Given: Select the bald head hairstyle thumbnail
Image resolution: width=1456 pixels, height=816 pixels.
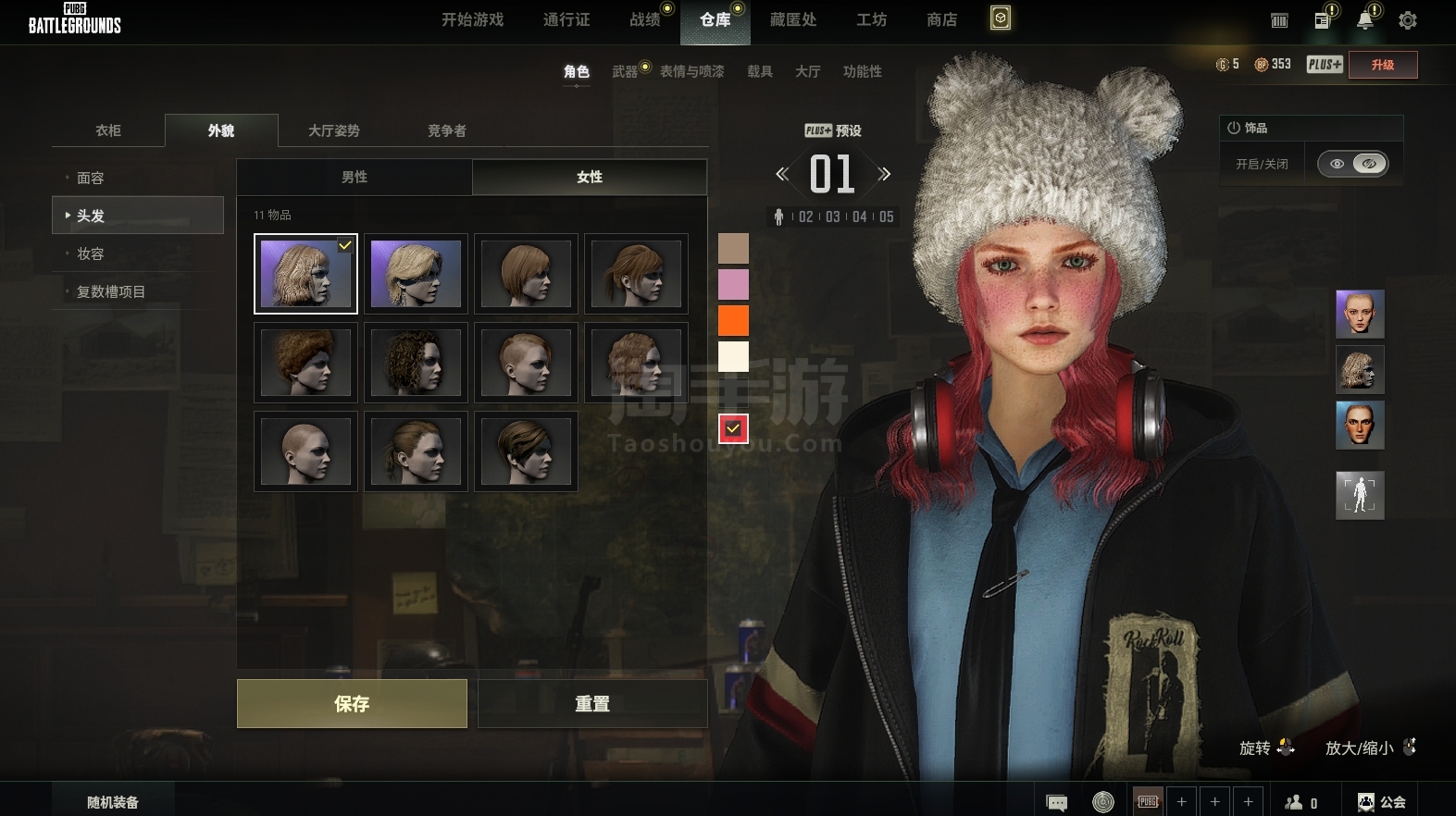Looking at the screenshot, I should [x=305, y=451].
